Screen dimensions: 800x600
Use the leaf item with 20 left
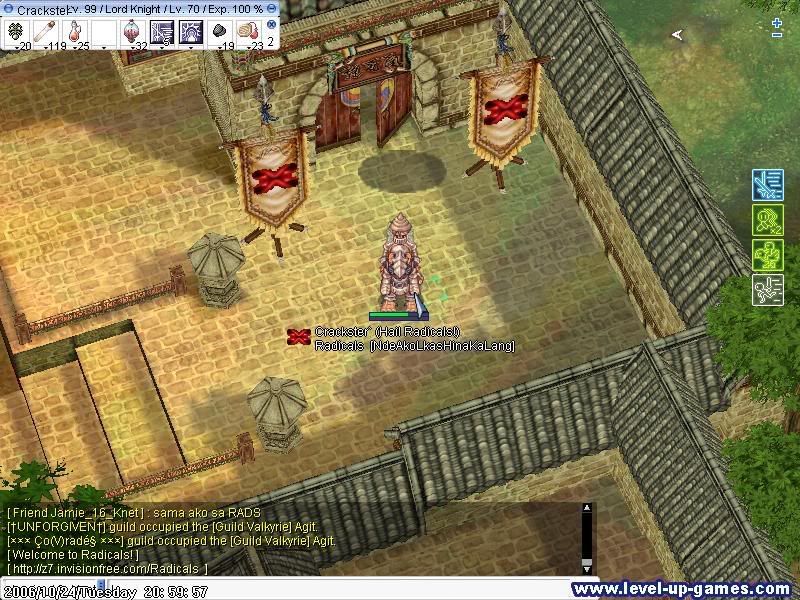(16, 32)
